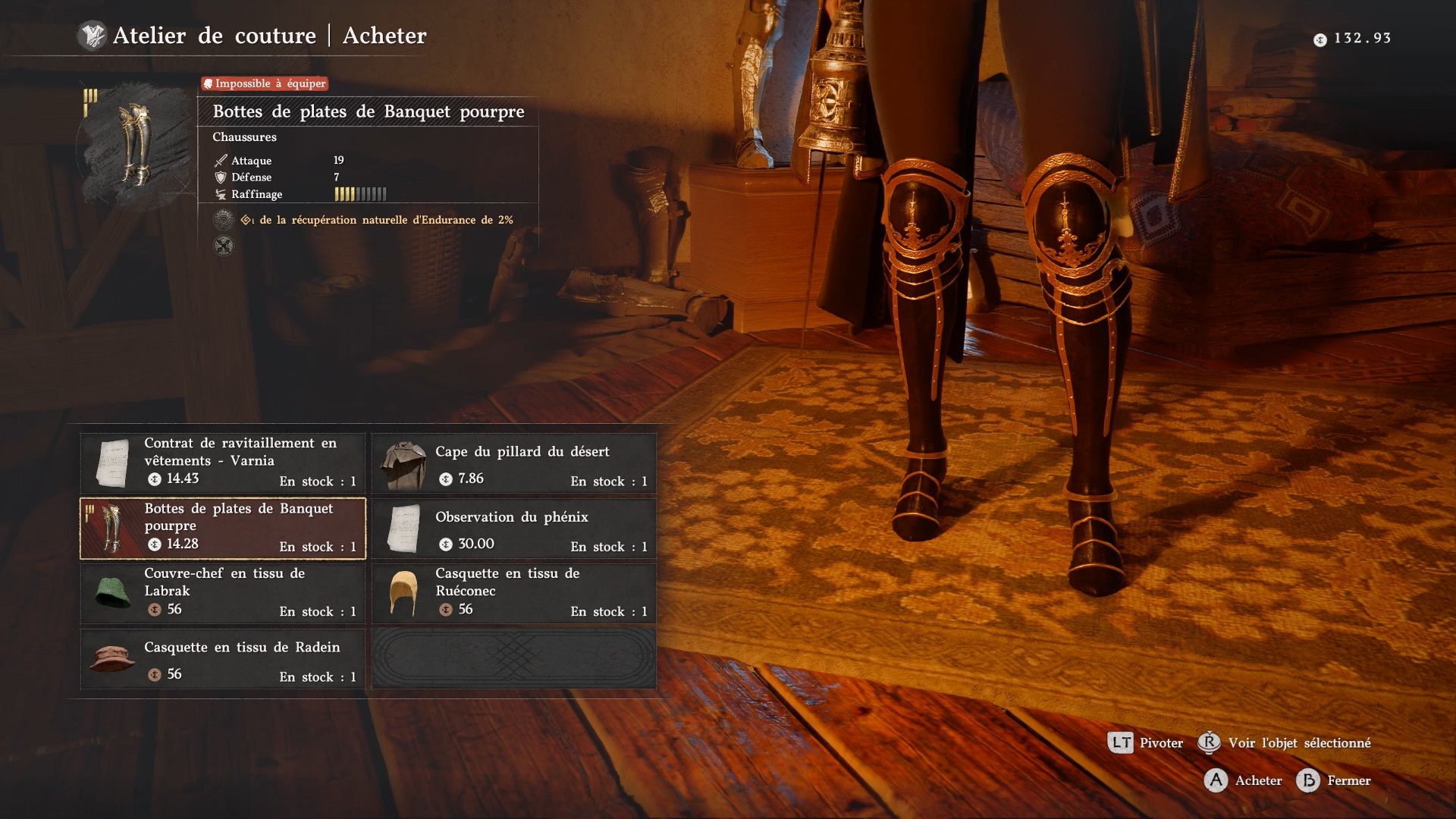This screenshot has width=1456, height=819.
Task: Select Contrat de ravitaillement en vêtements - Varnia
Action: tap(223, 462)
